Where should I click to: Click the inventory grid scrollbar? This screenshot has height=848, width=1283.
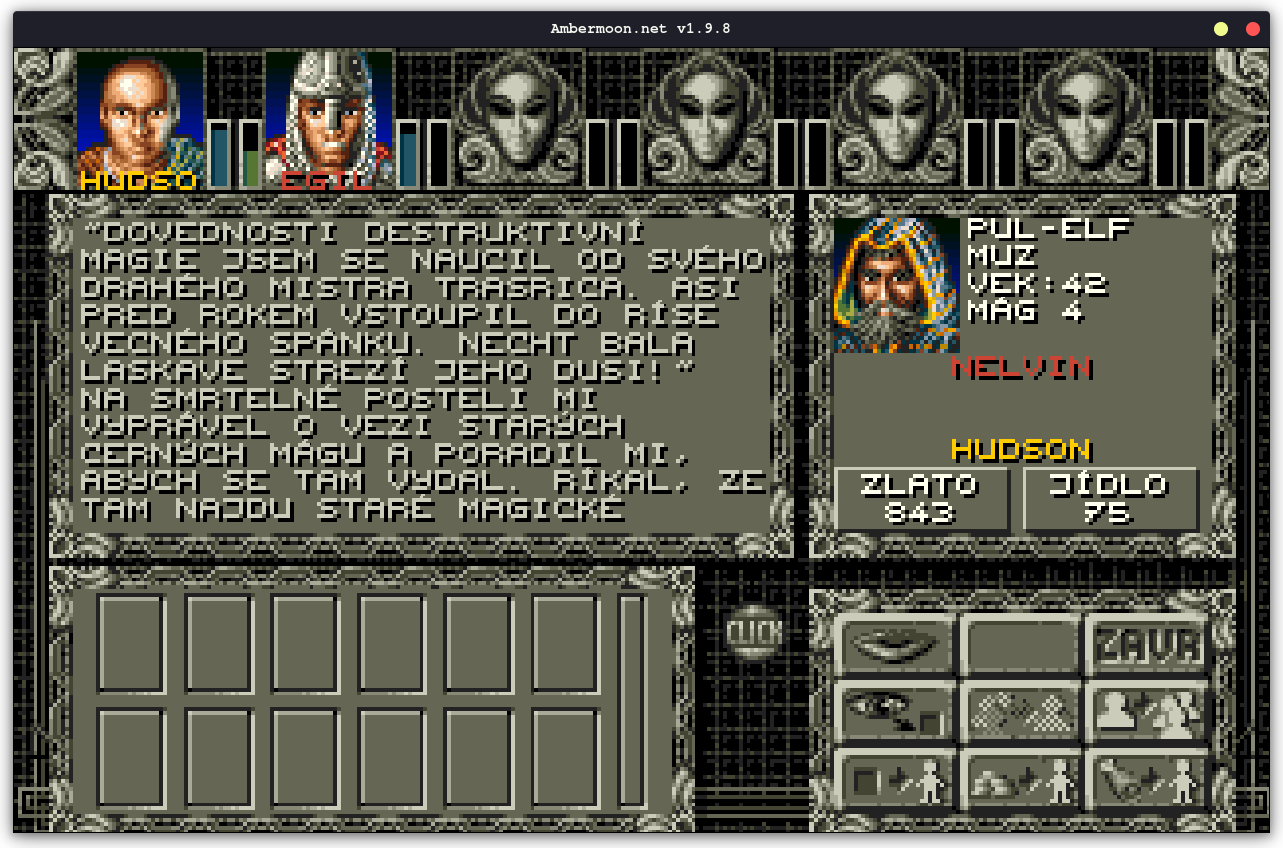tap(632, 700)
